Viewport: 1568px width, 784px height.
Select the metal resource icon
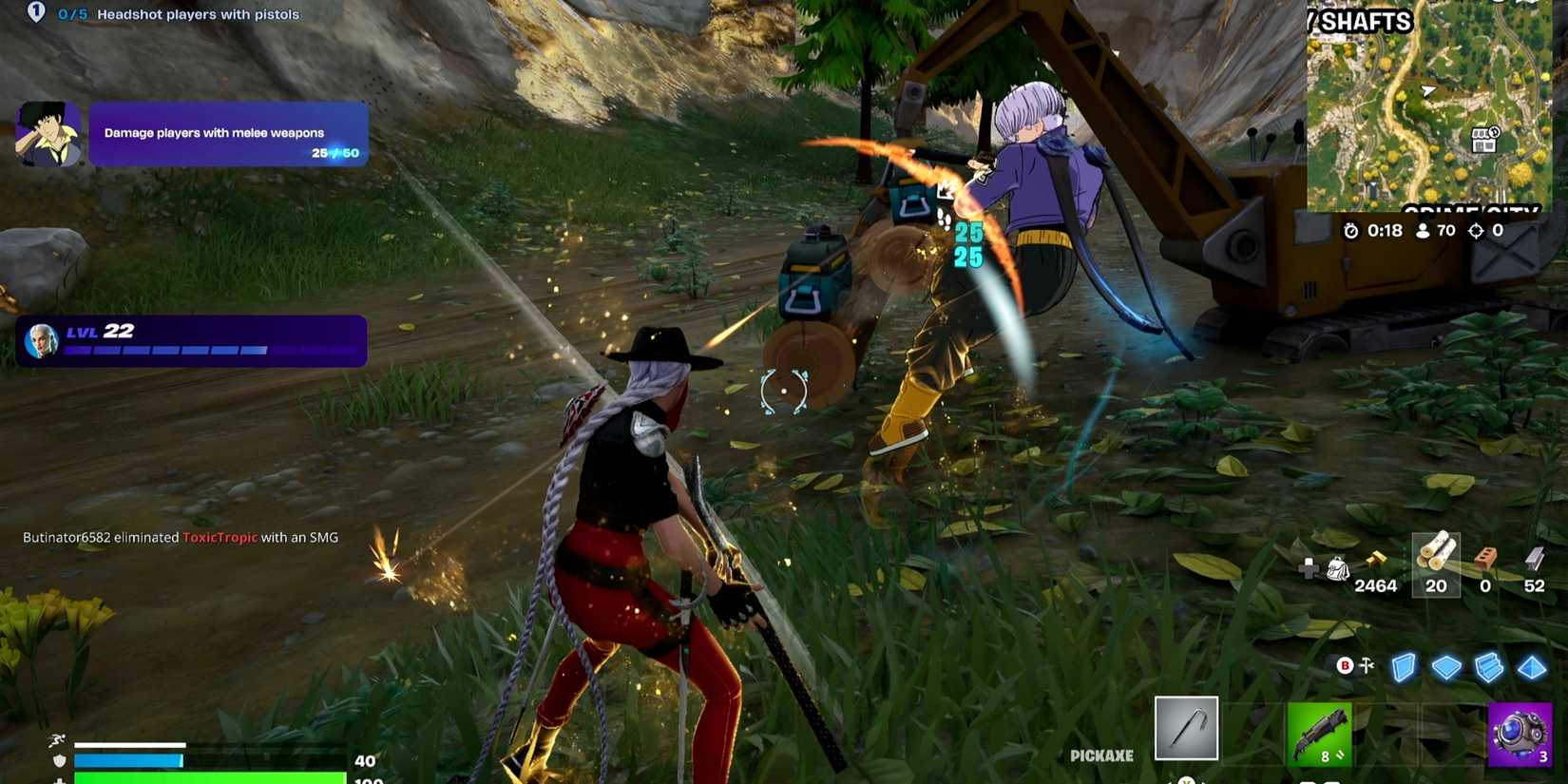click(x=1534, y=557)
